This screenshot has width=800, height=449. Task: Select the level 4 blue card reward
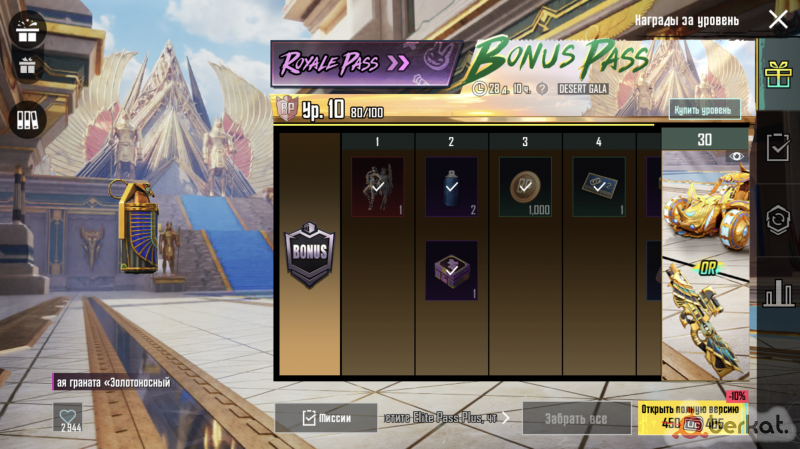point(599,187)
